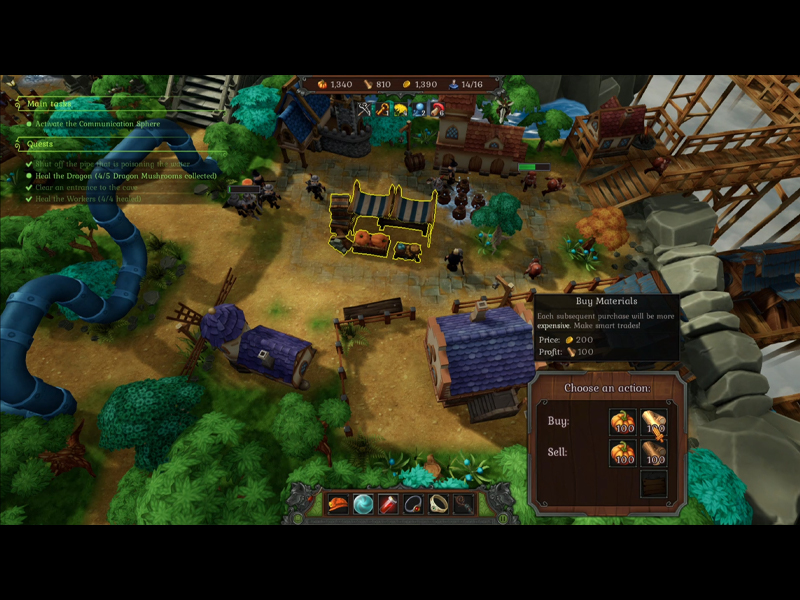Viewport: 800px width, 600px height.
Task: Click the round green button left of hotbar
Action: pos(298,517)
